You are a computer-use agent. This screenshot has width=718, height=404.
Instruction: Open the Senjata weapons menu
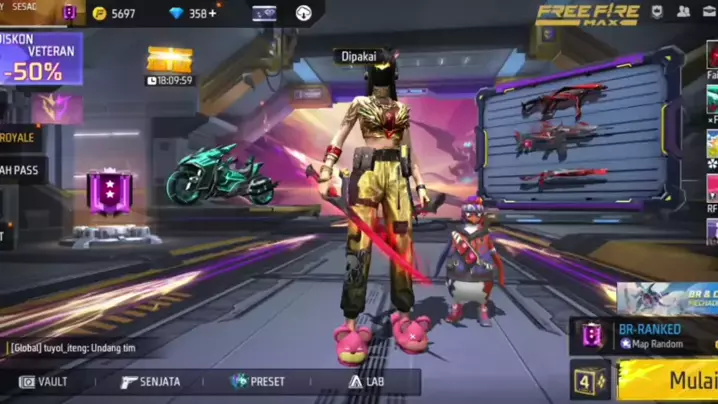pyautogui.click(x=150, y=381)
